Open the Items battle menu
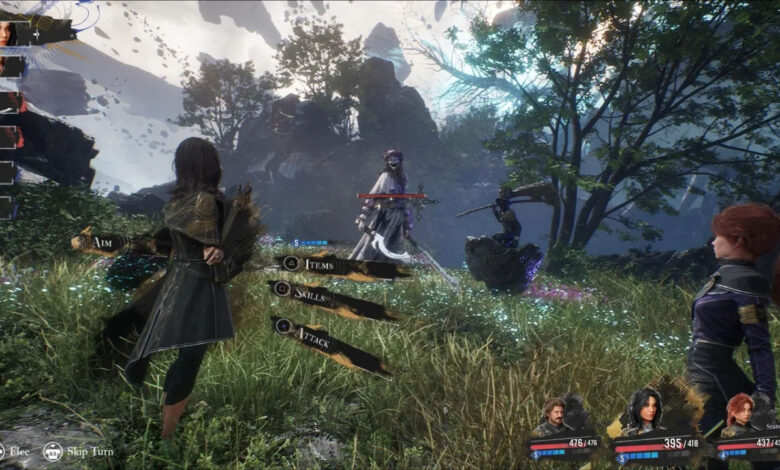Screen dimensions: 780x470 (325, 264)
